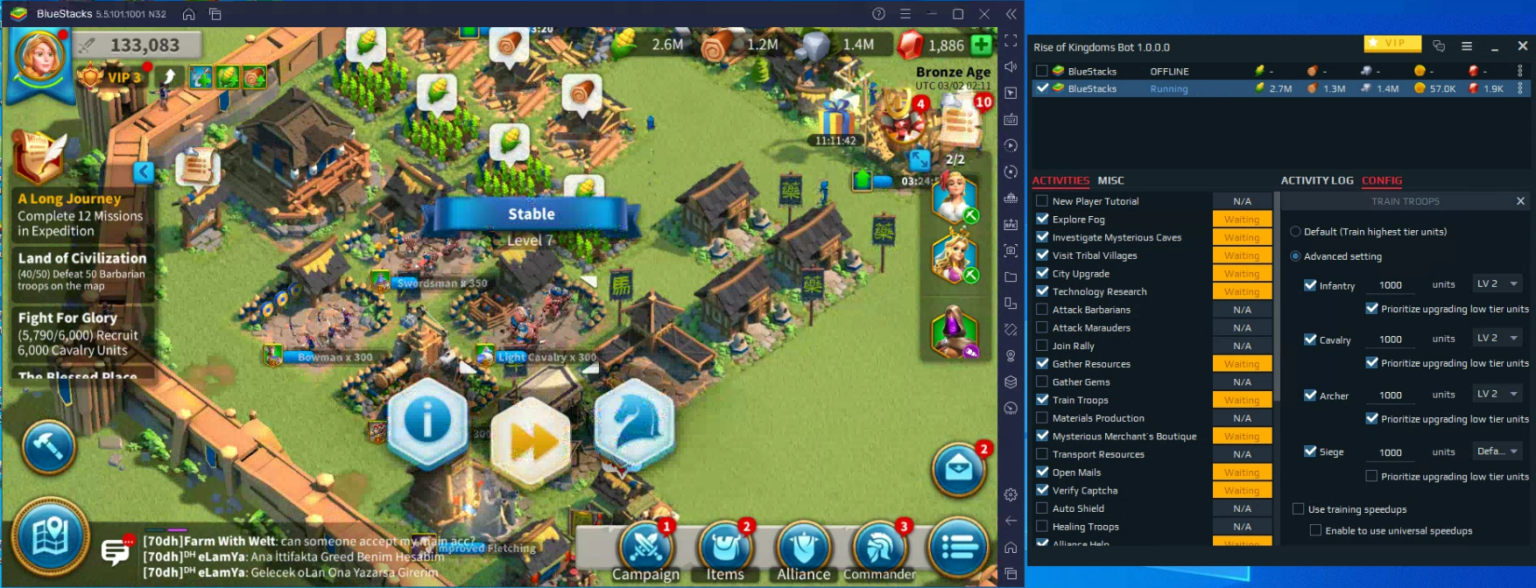1536x588 pixels.
Task: Open the chat speech bubble icon
Action: pyautogui.click(x=117, y=551)
